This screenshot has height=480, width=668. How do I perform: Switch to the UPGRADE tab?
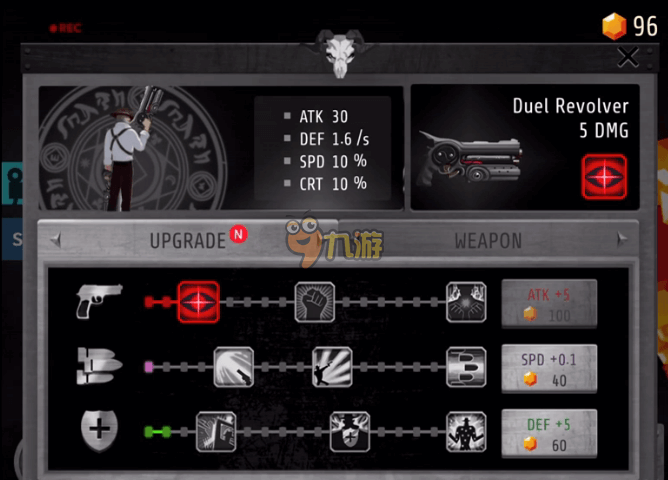click(187, 241)
